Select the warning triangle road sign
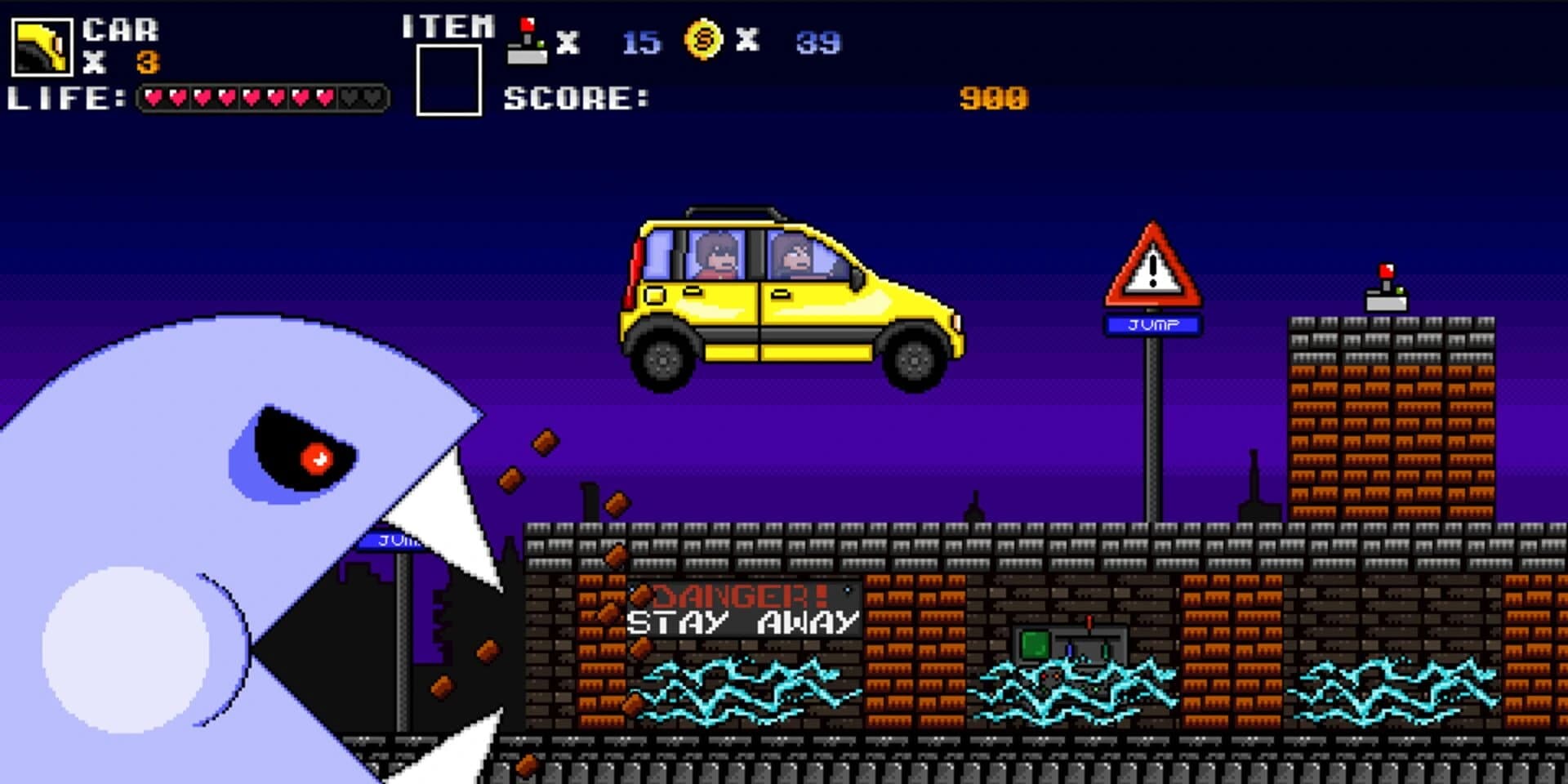Viewport: 1568px width, 784px height. (1154, 269)
